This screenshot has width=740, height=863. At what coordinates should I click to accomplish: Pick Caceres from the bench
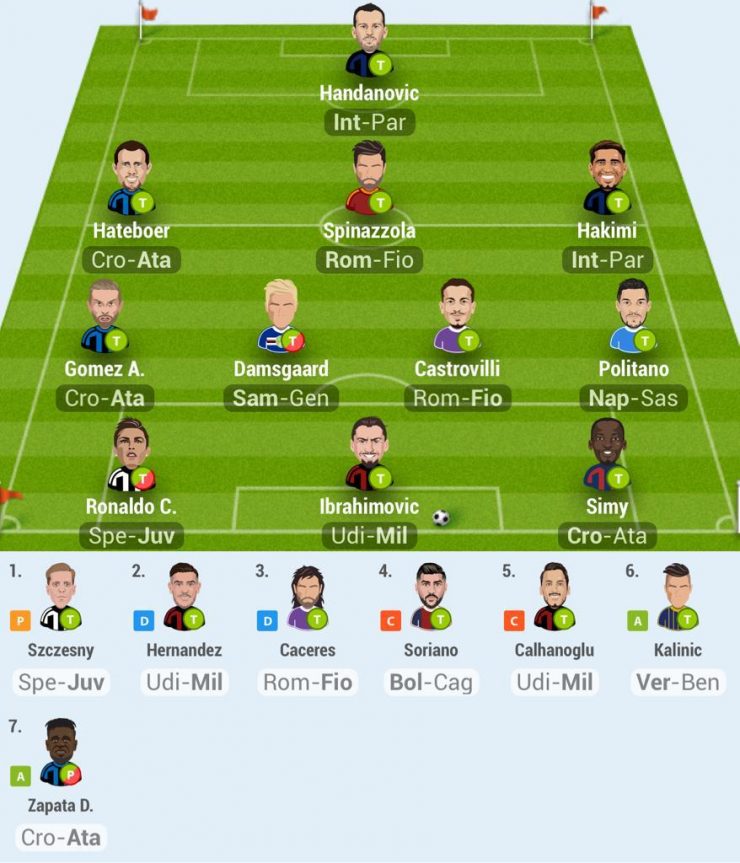point(308,597)
